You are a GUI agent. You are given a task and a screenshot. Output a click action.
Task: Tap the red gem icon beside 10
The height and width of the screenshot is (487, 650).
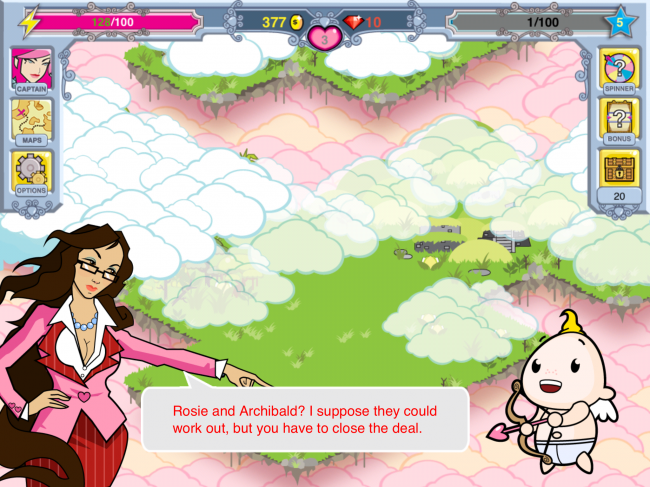[x=352, y=22]
